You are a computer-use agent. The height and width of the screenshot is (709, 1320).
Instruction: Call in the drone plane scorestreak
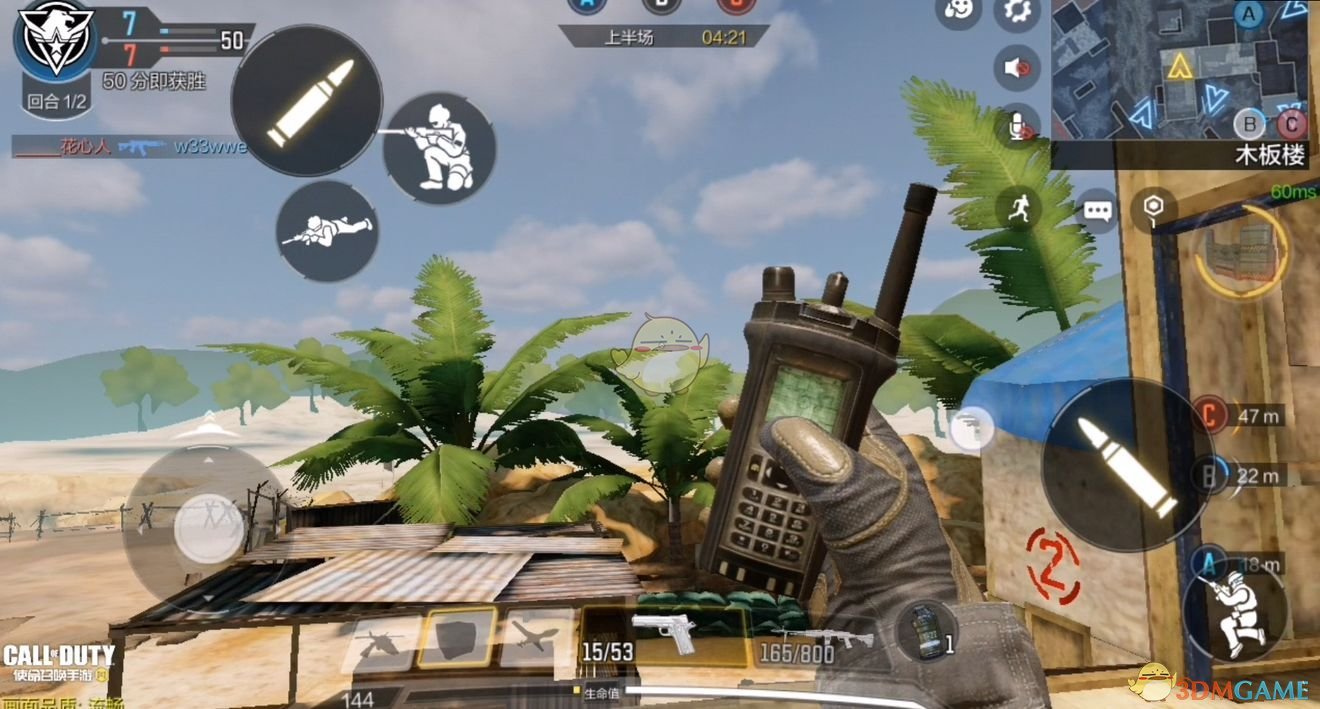tap(537, 638)
